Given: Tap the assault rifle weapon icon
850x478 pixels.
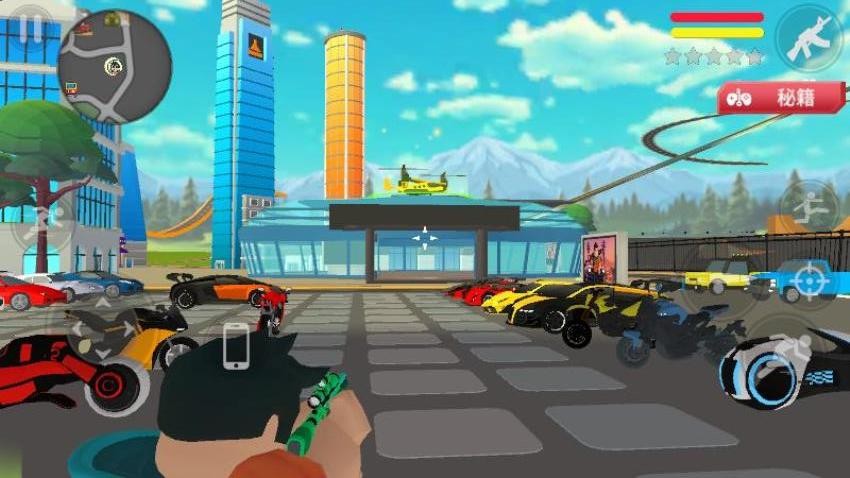Looking at the screenshot, I should [x=808, y=39].
